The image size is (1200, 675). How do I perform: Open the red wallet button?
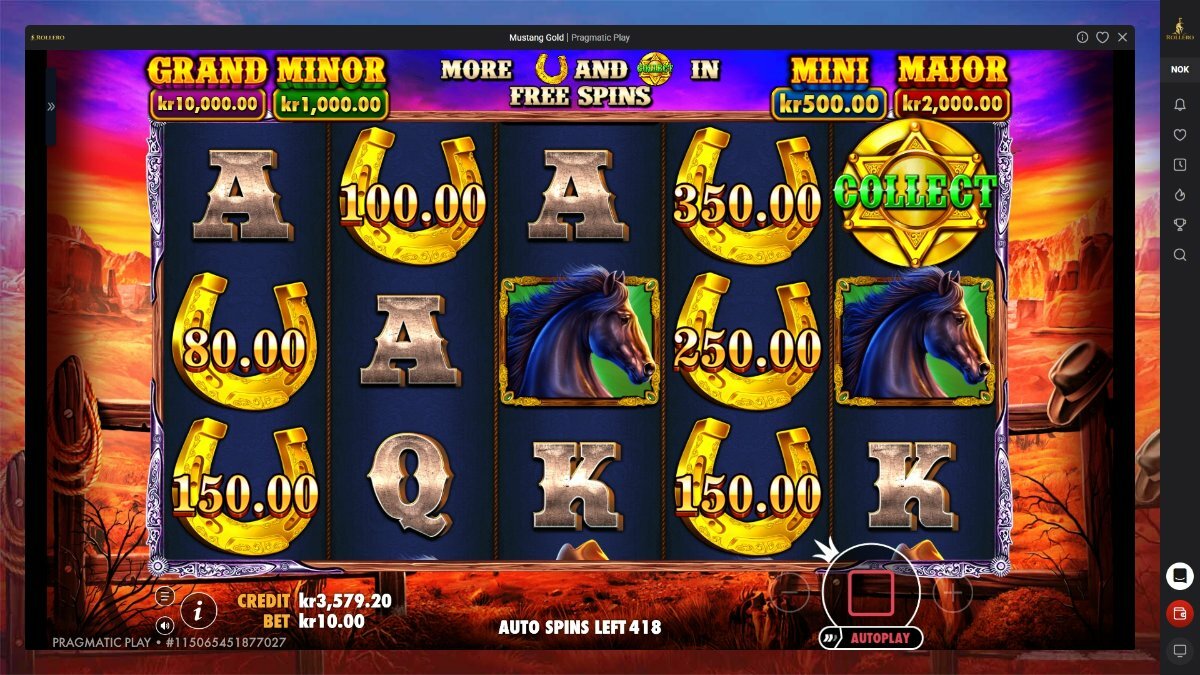point(1179,613)
